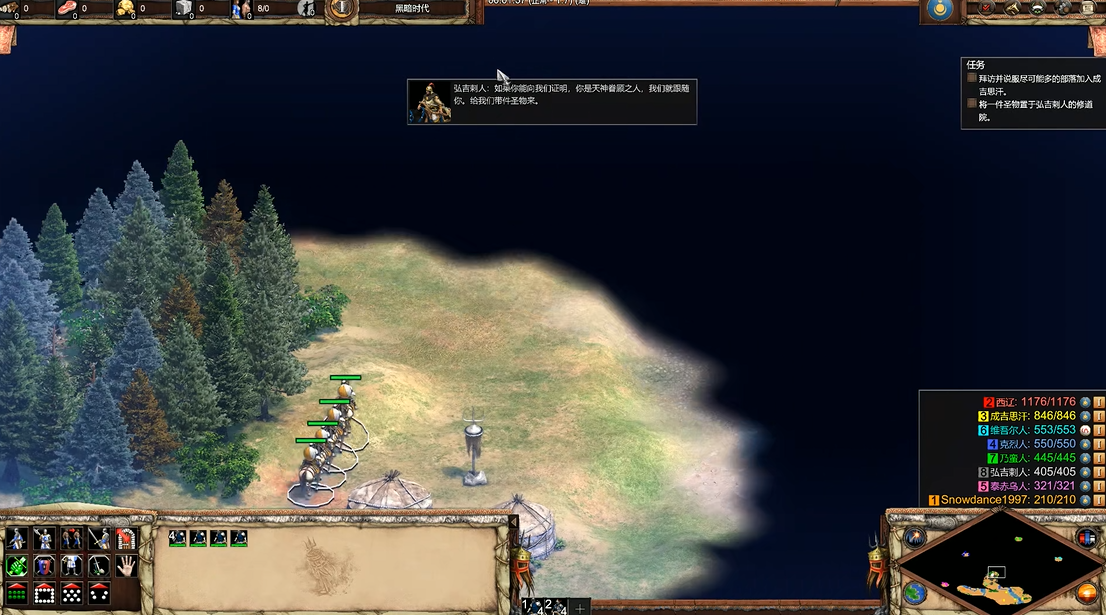Activate the green patrol command icon
The width and height of the screenshot is (1106, 615).
click(16, 566)
